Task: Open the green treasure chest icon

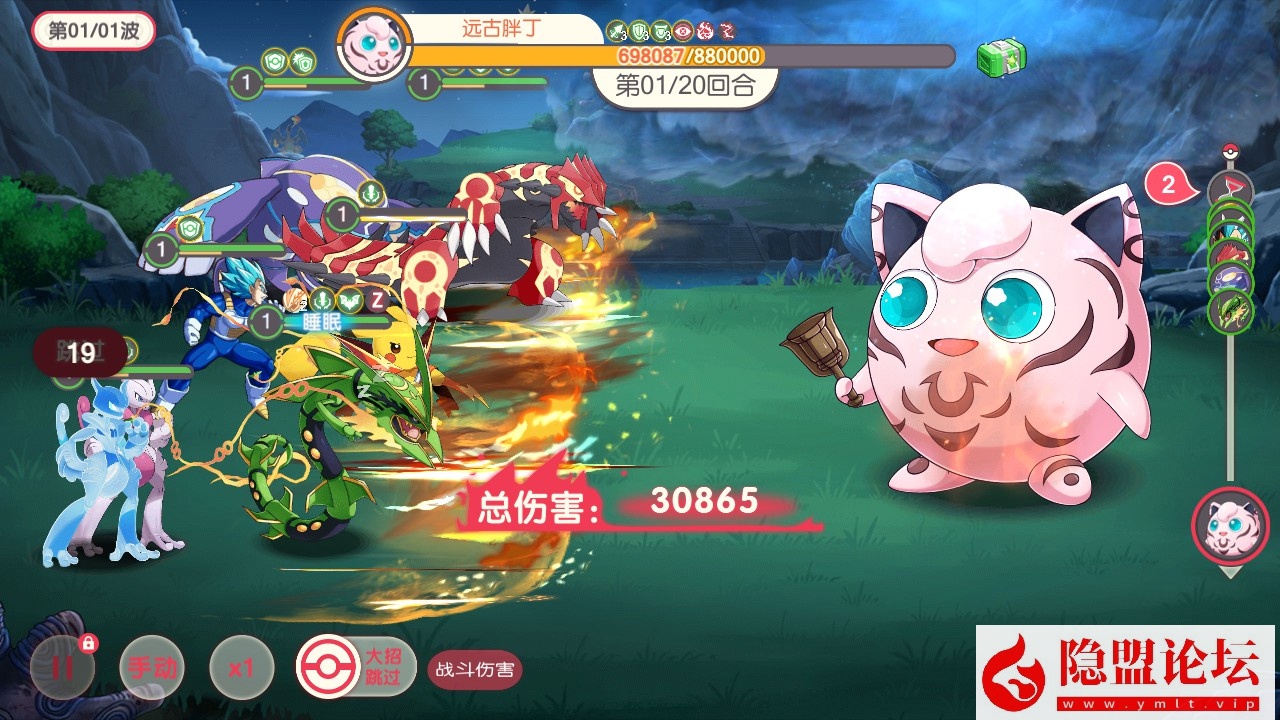Action: click(1002, 58)
